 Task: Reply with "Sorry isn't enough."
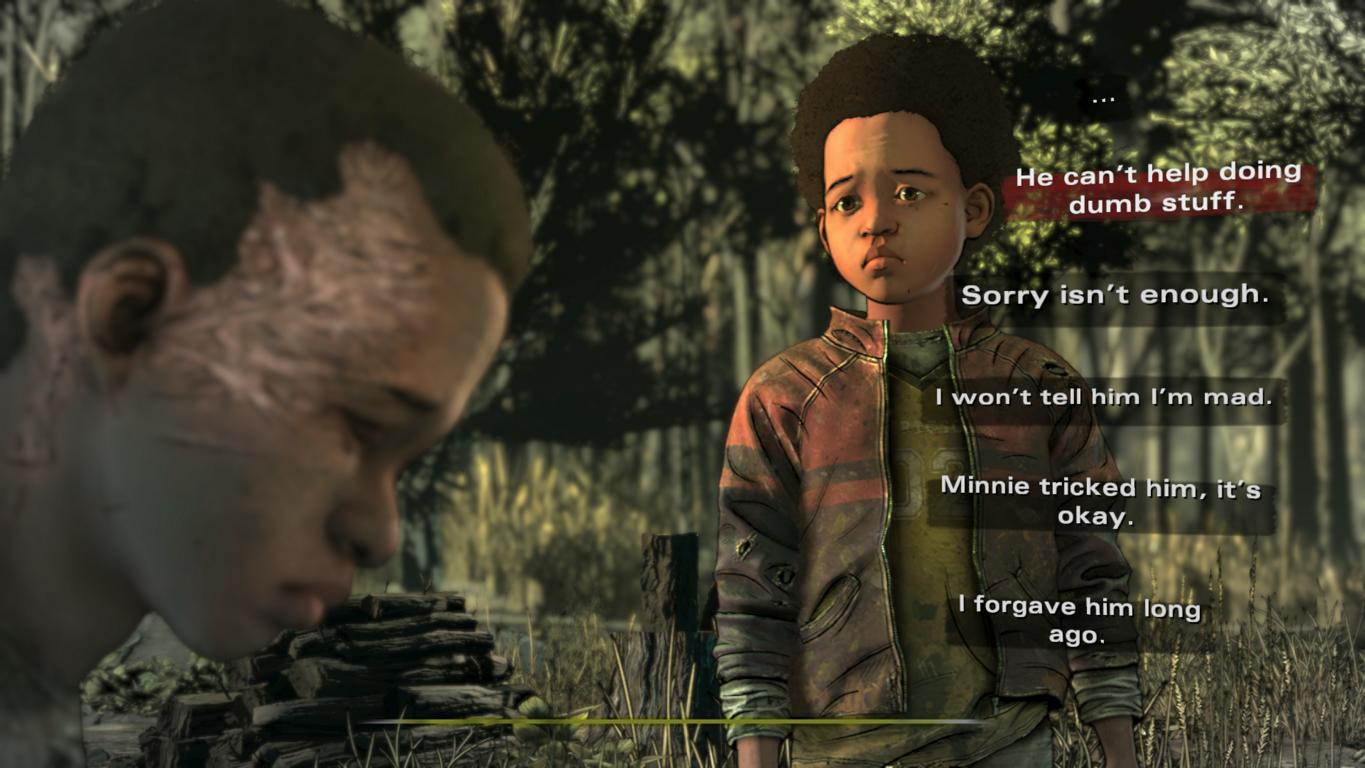tap(1115, 296)
